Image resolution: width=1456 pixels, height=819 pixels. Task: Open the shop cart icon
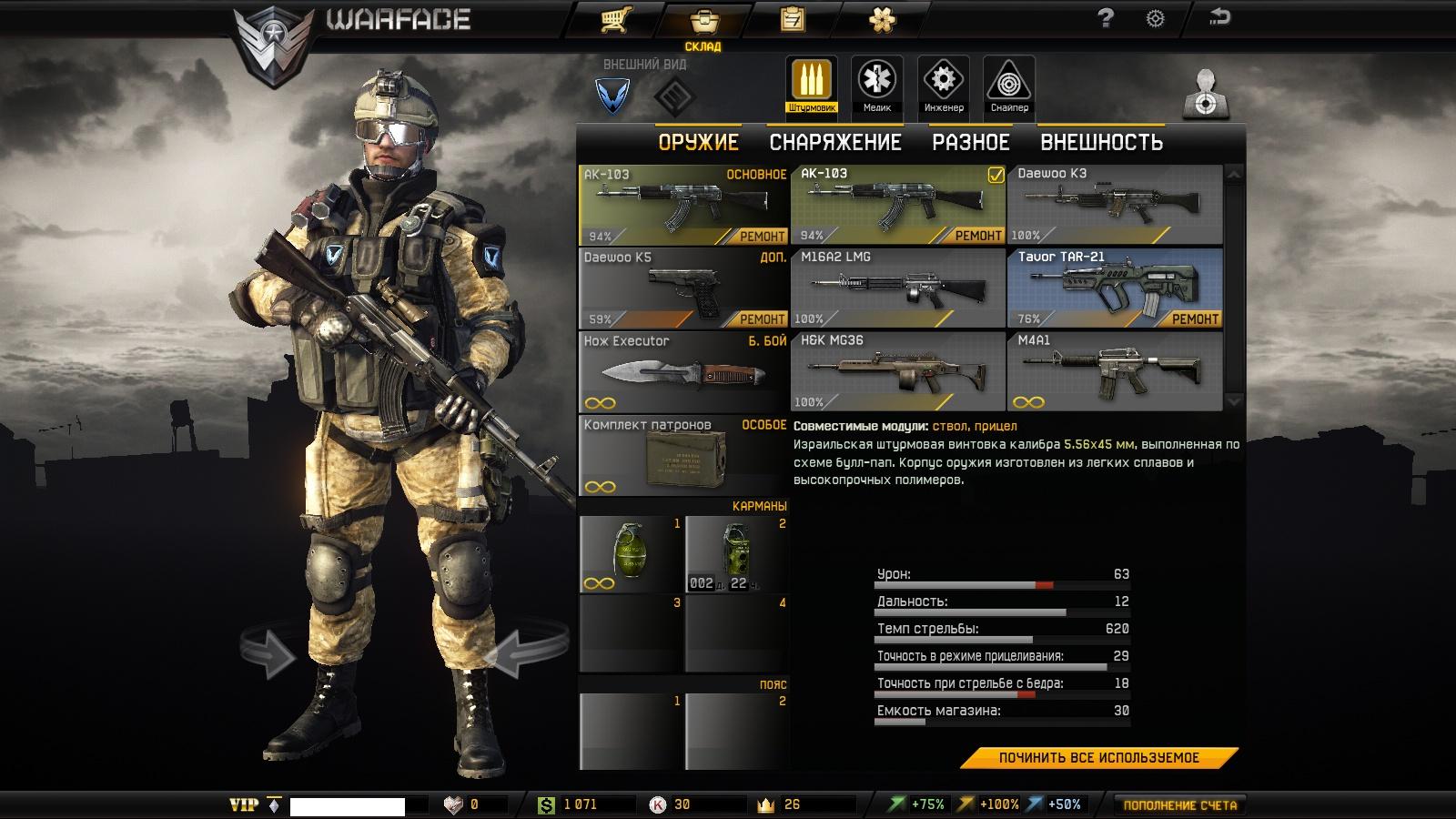click(616, 19)
